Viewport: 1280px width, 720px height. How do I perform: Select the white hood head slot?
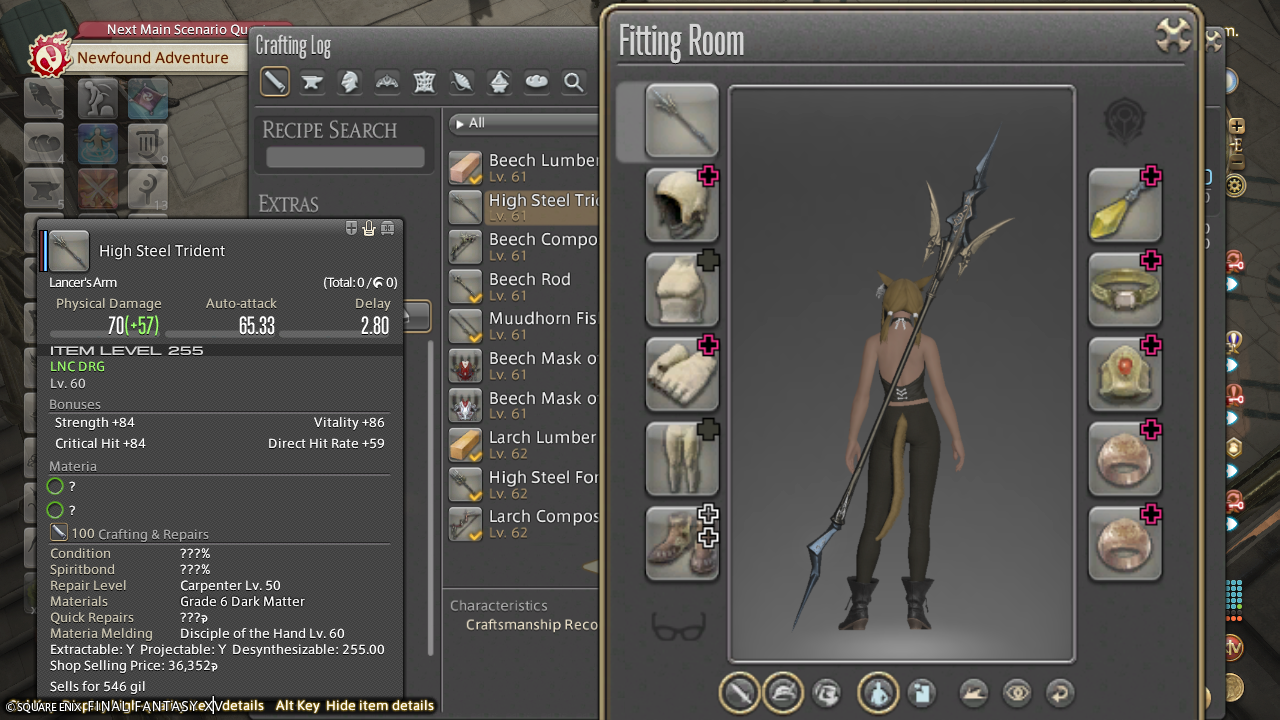coord(682,205)
